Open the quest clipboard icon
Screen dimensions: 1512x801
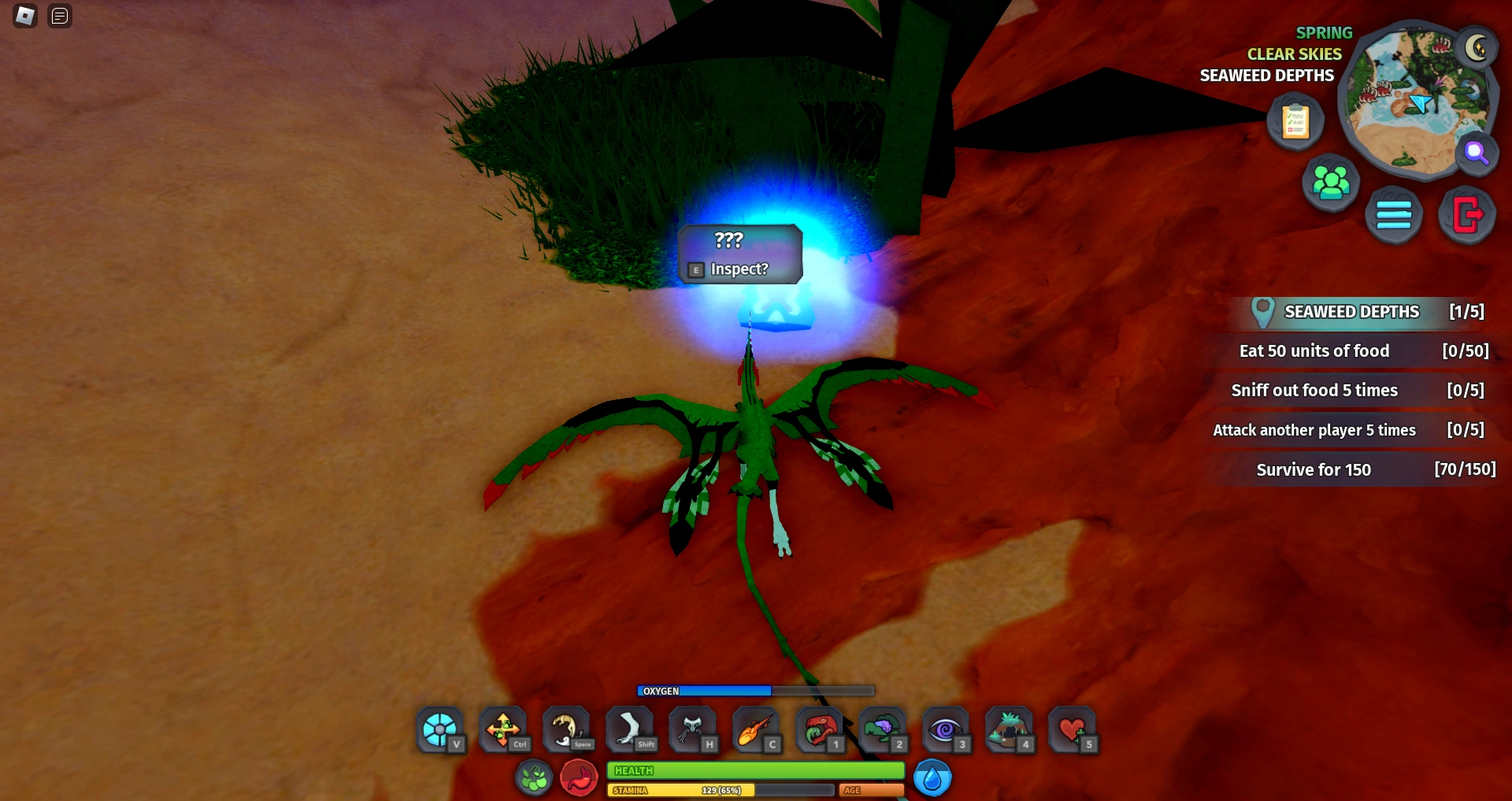[x=1295, y=121]
